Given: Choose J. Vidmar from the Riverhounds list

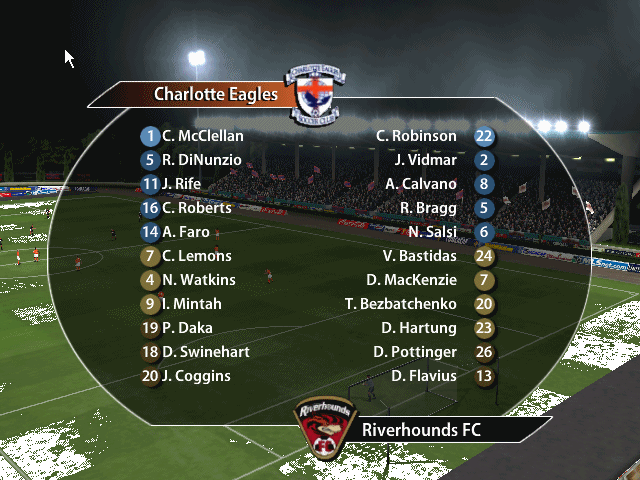Looking at the screenshot, I should [425, 160].
